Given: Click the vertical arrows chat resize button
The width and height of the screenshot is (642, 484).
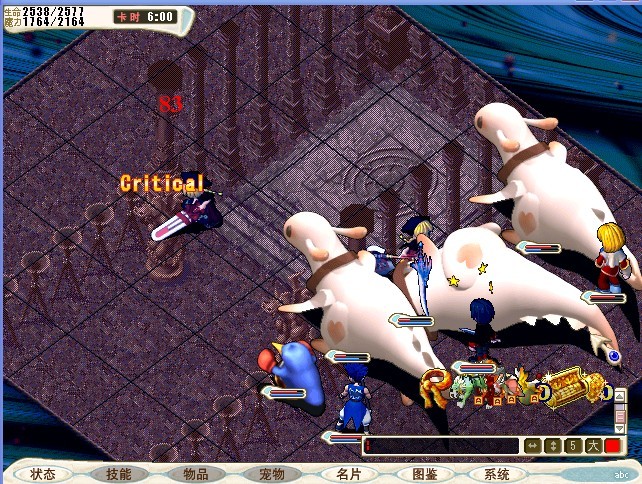Looking at the screenshot, I should coord(552,446).
